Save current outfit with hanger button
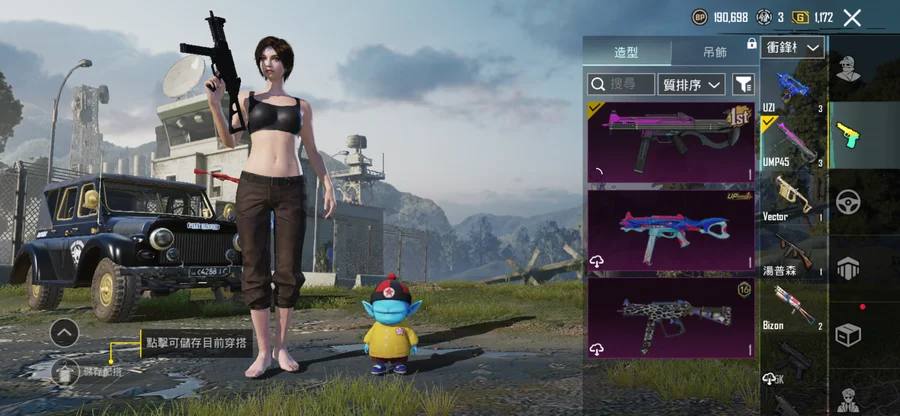The image size is (900, 416). pyautogui.click(x=65, y=374)
